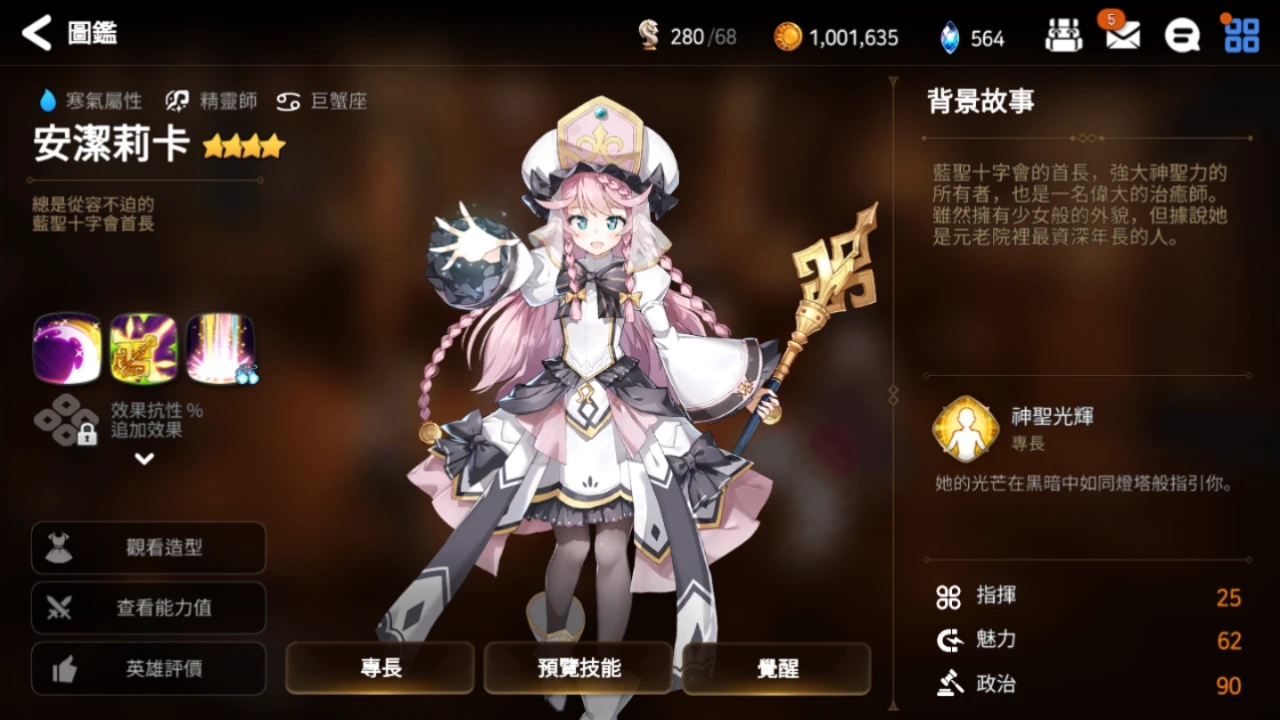The width and height of the screenshot is (1280, 720).
Task: Tap the back arrow to leave 圖鑑
Action: pos(36,33)
